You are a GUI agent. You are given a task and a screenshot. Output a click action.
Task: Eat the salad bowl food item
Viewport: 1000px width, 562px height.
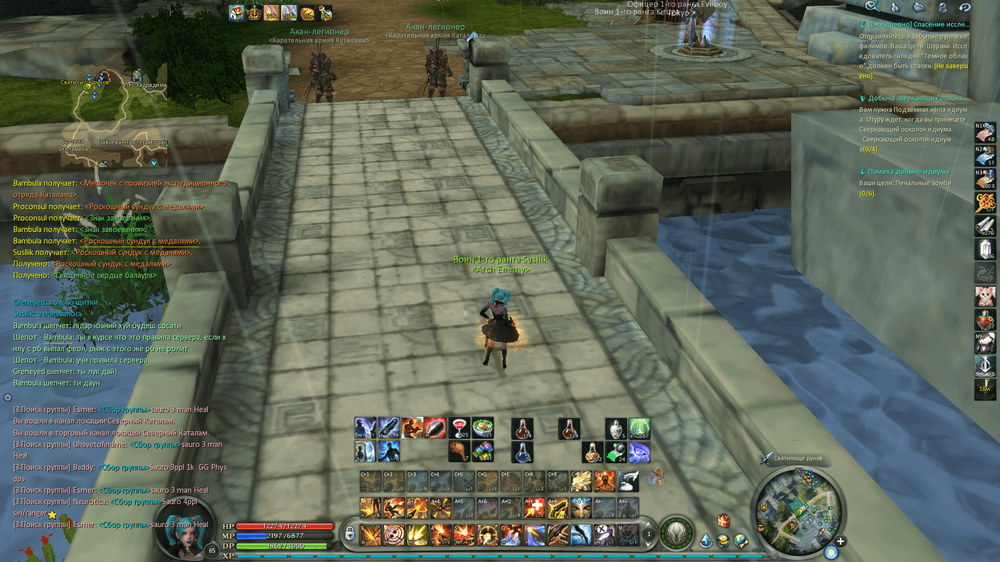pos(483,428)
